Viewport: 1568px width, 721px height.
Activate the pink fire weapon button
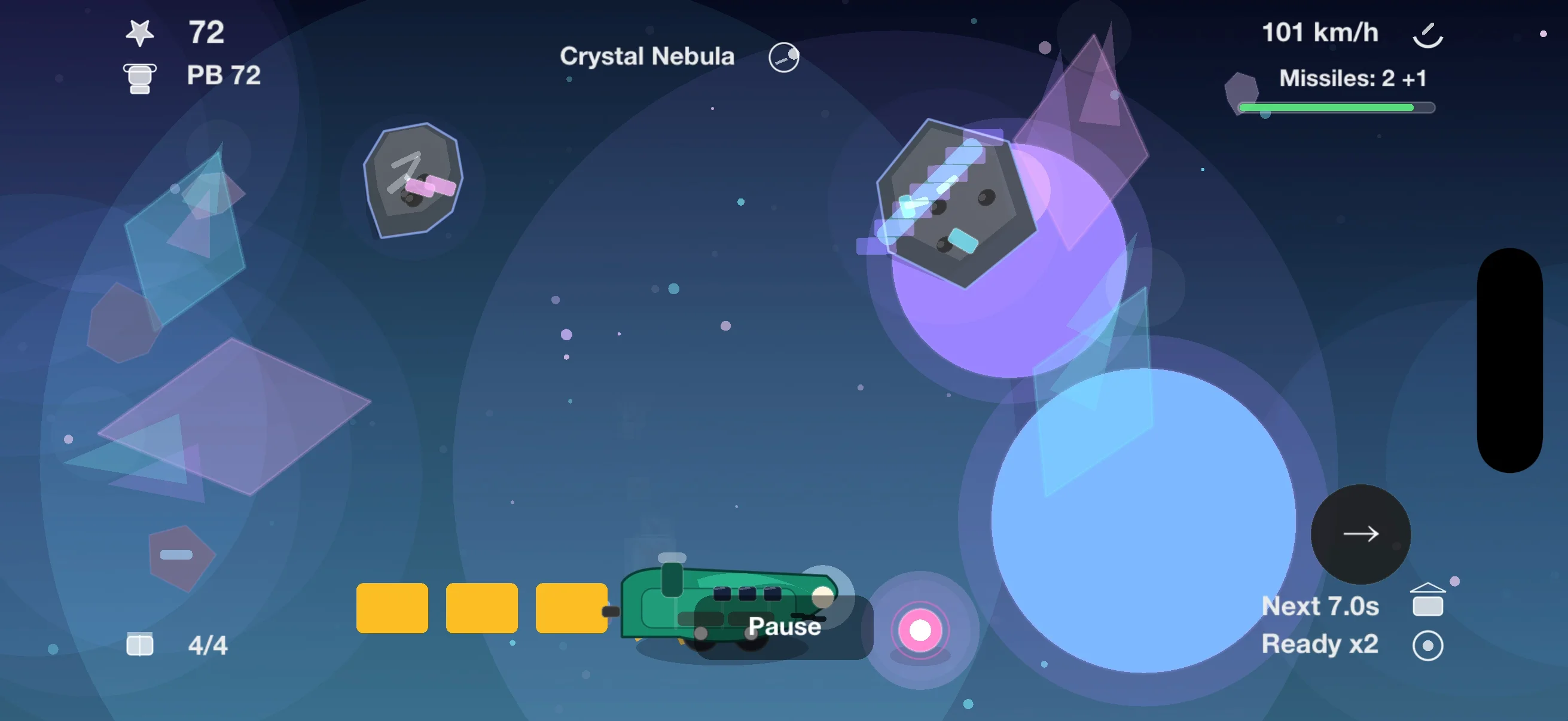pos(919,631)
